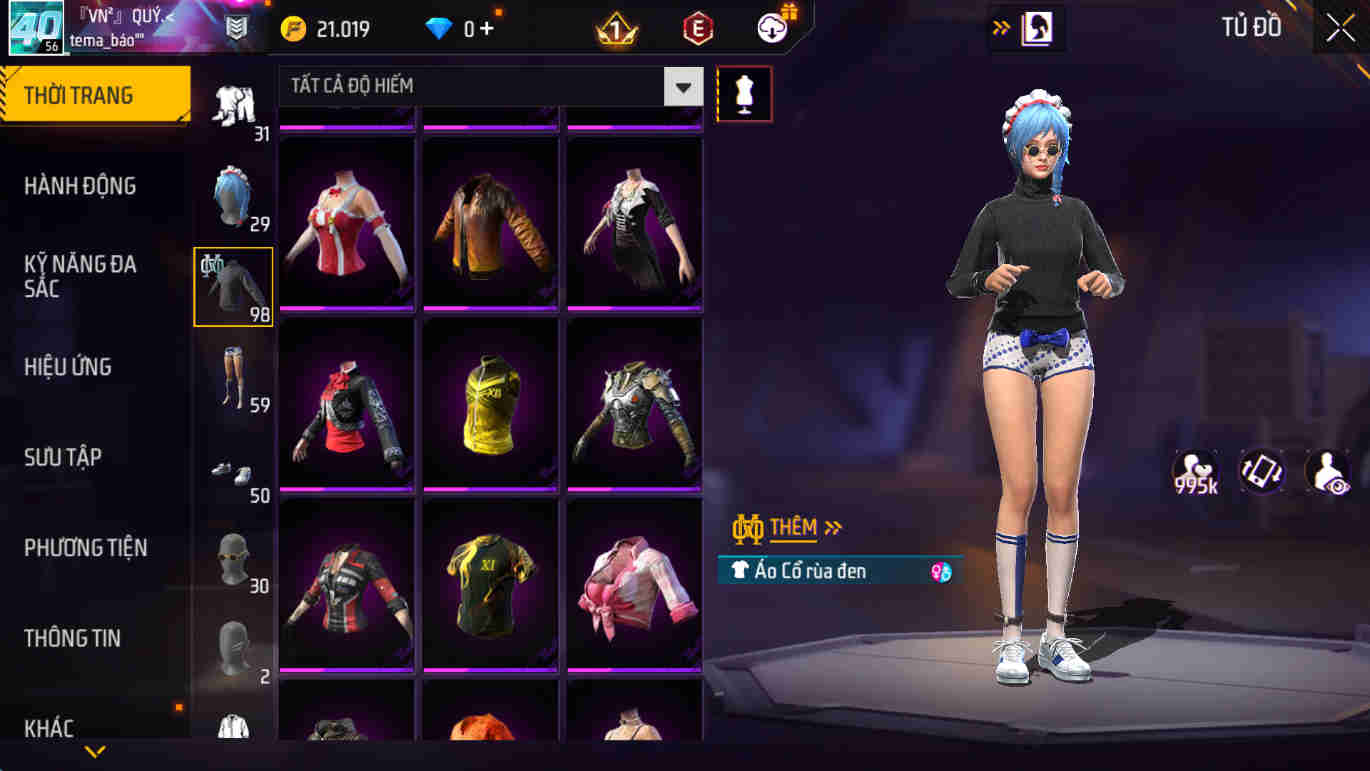Expand the yellow chevron at bottom of sidebar

pos(95,749)
